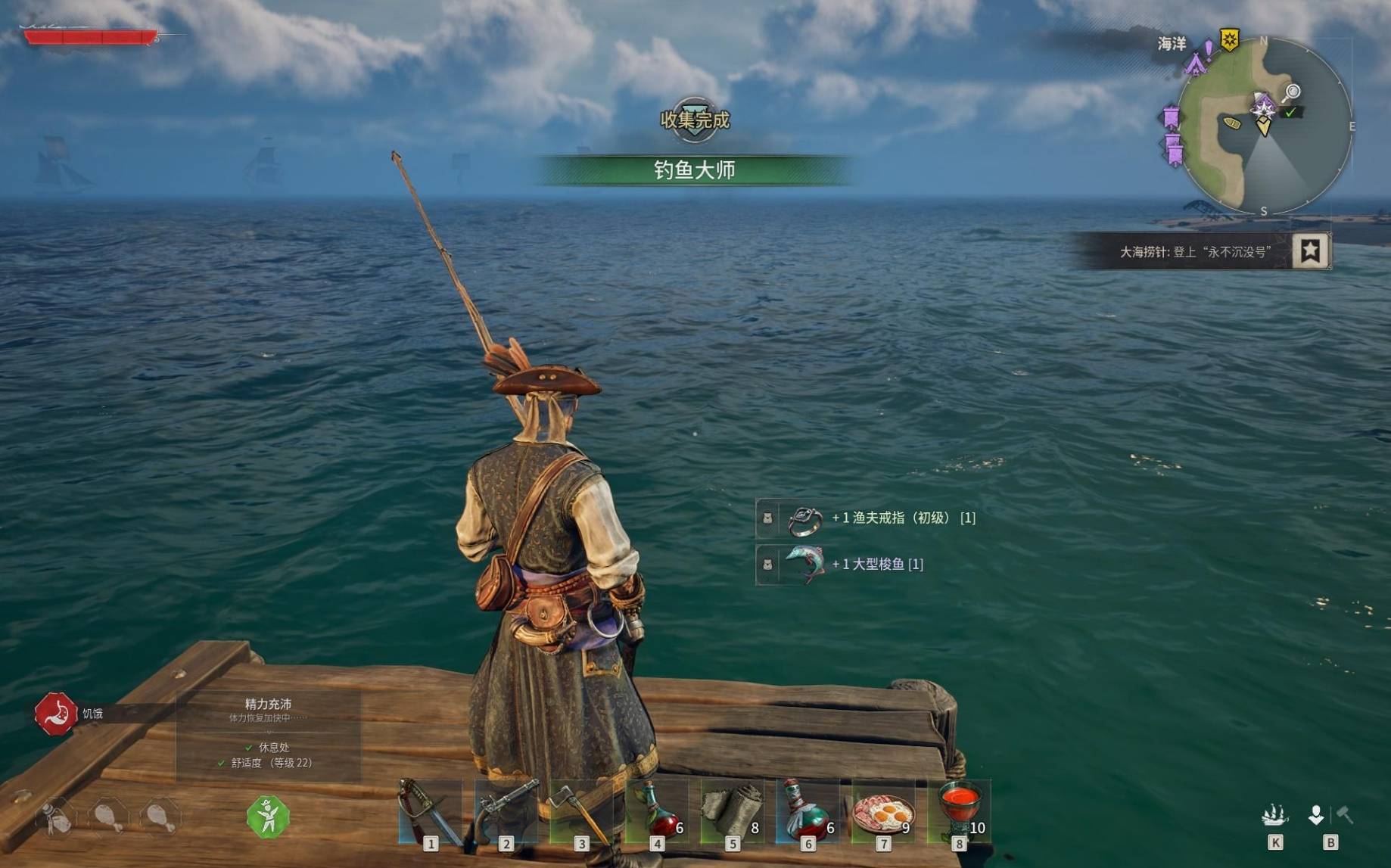Click the magnifying glass marker on minimap

click(x=1292, y=92)
